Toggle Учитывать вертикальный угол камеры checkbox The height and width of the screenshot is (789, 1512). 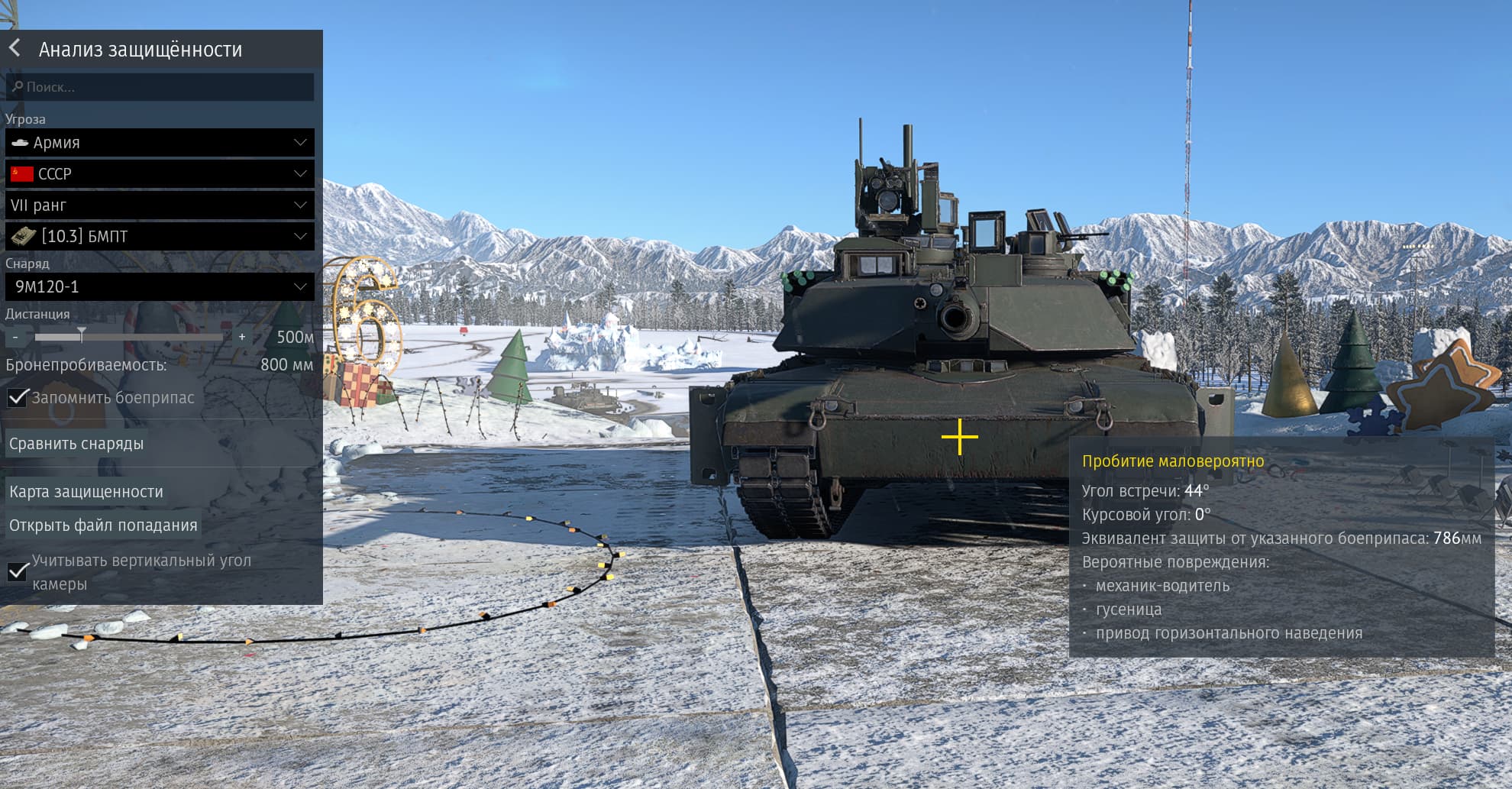pyautogui.click(x=17, y=572)
